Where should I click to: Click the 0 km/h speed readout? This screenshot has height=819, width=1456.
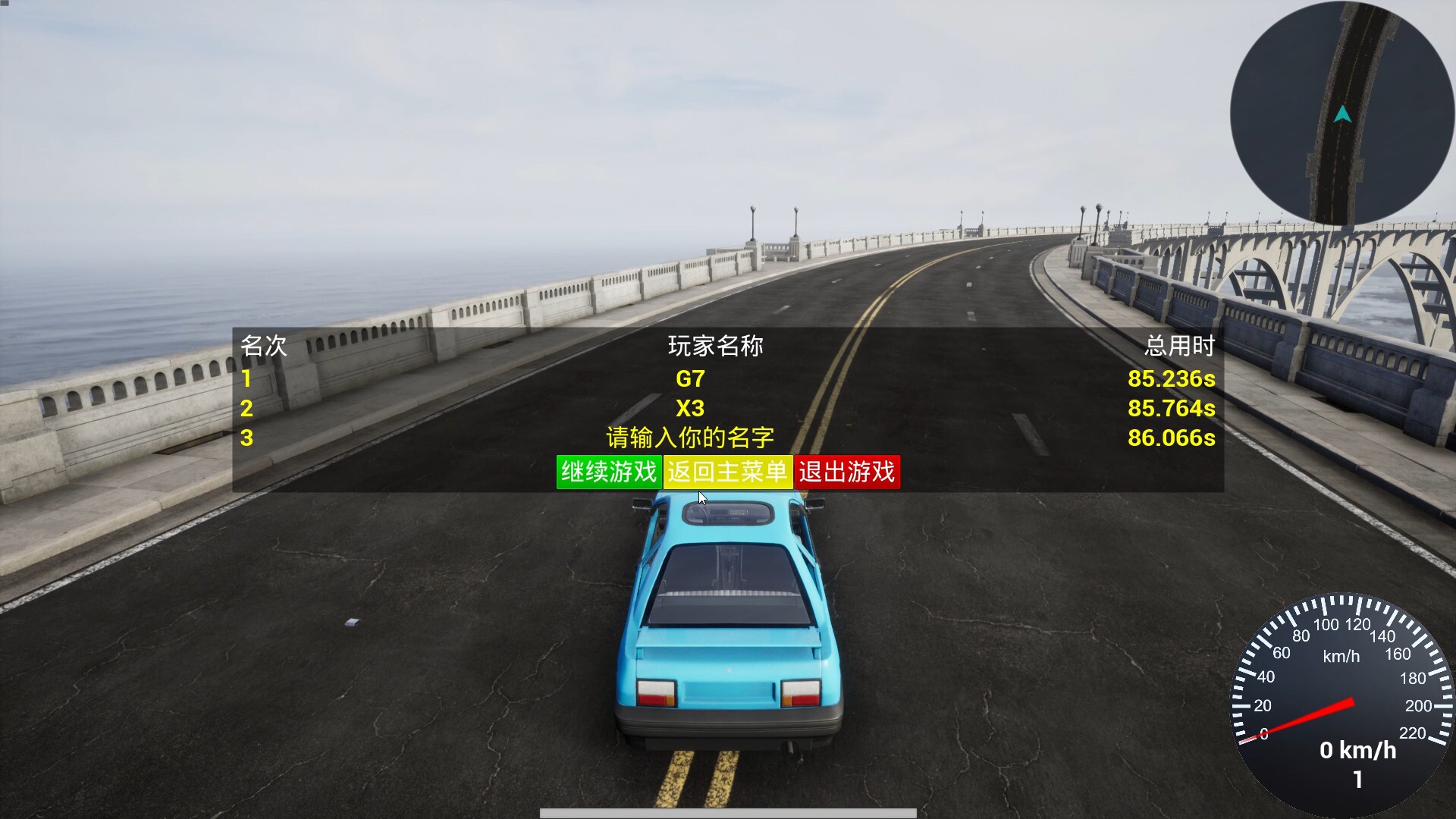1358,752
